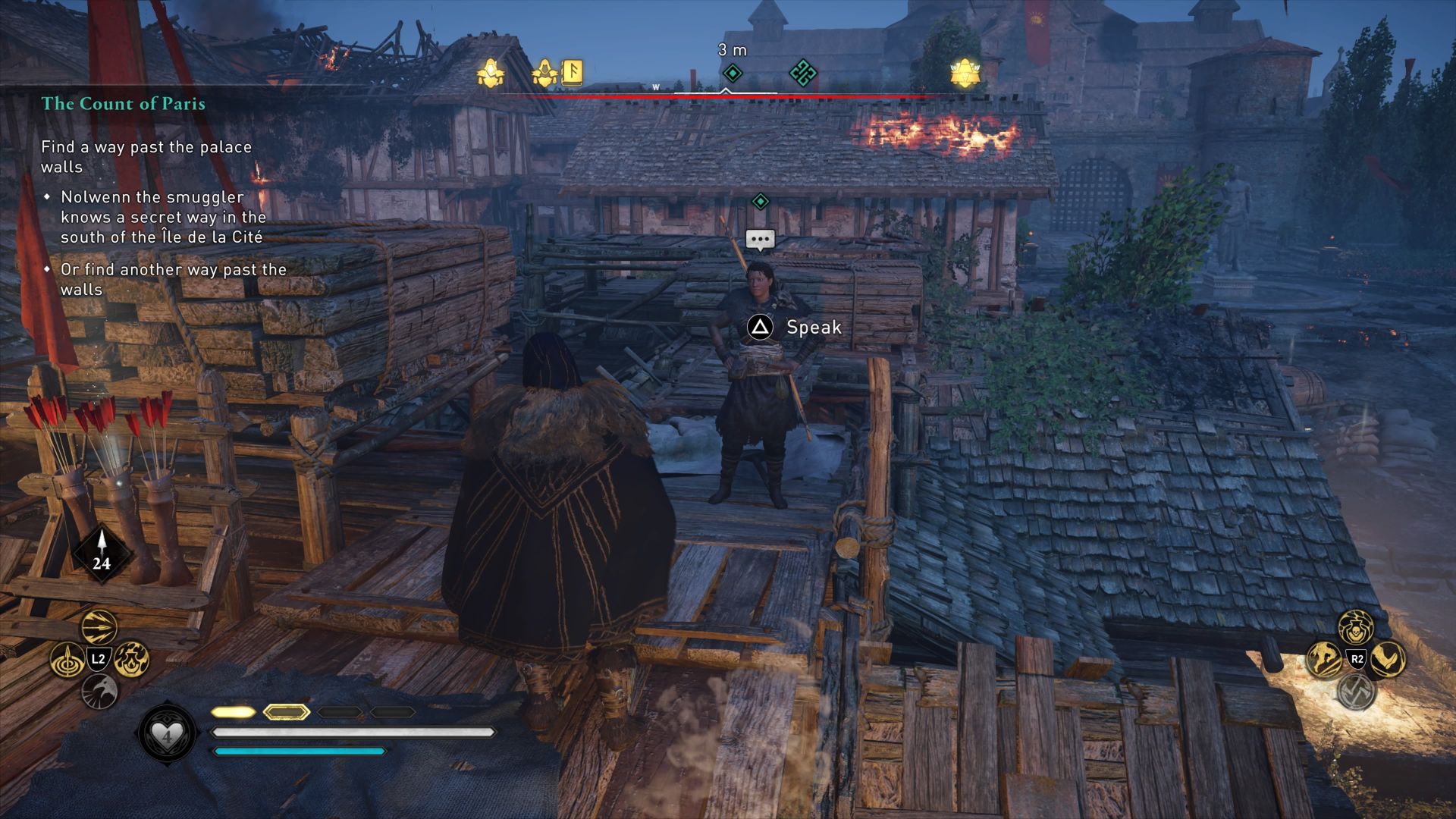
Task: Click the white pointer chevron under the compass
Action: tap(726, 91)
